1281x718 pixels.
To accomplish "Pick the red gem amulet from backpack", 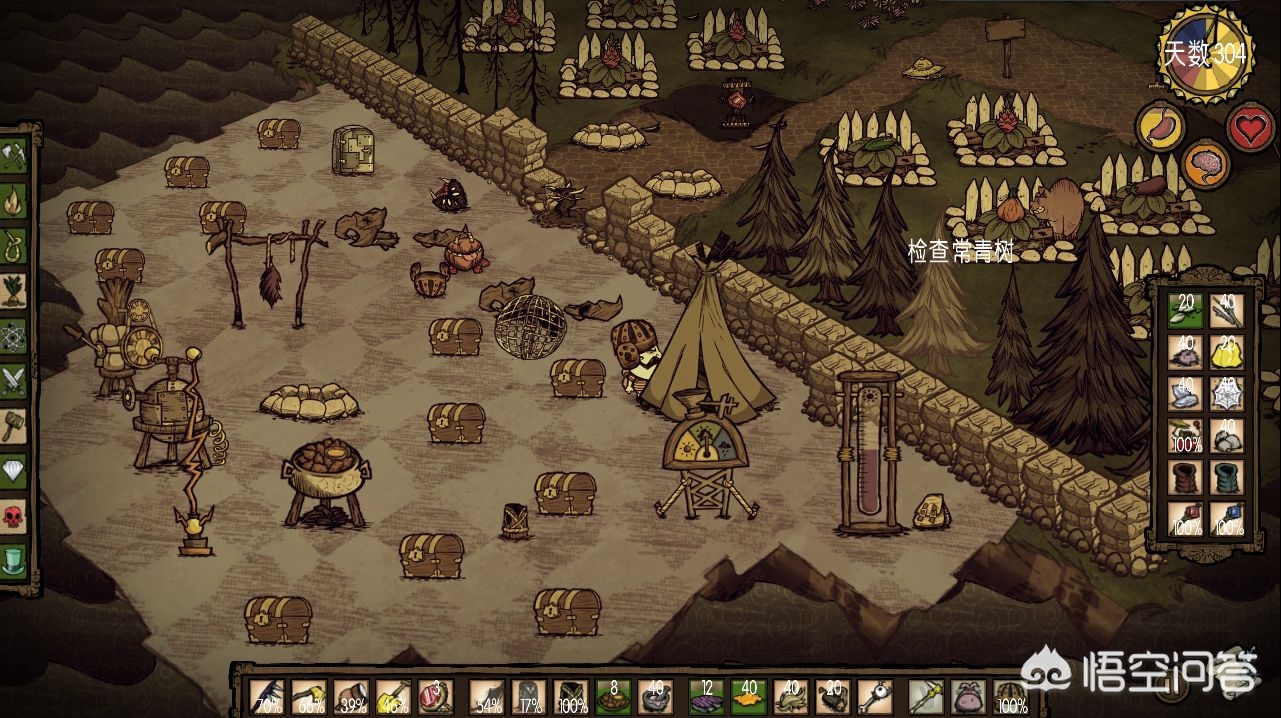I will pos(1186,518).
